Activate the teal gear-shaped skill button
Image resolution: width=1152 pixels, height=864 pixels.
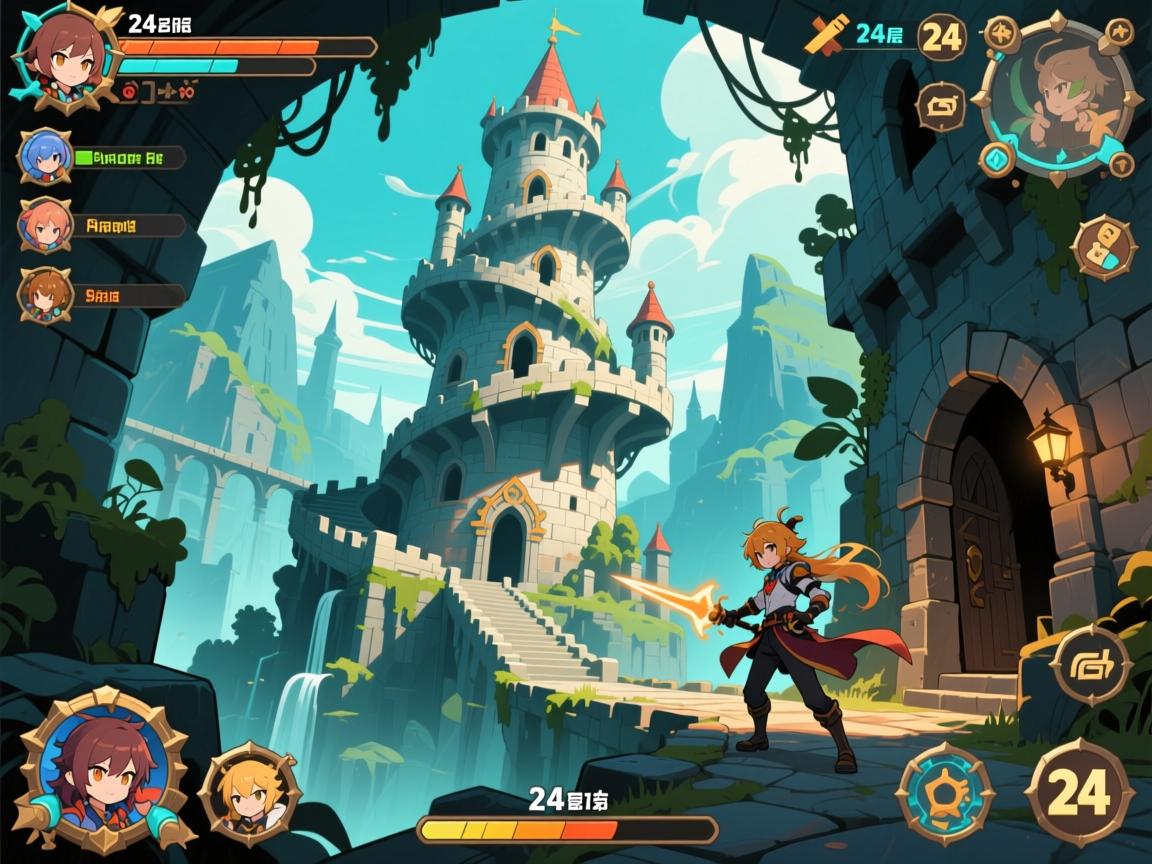coord(944,794)
